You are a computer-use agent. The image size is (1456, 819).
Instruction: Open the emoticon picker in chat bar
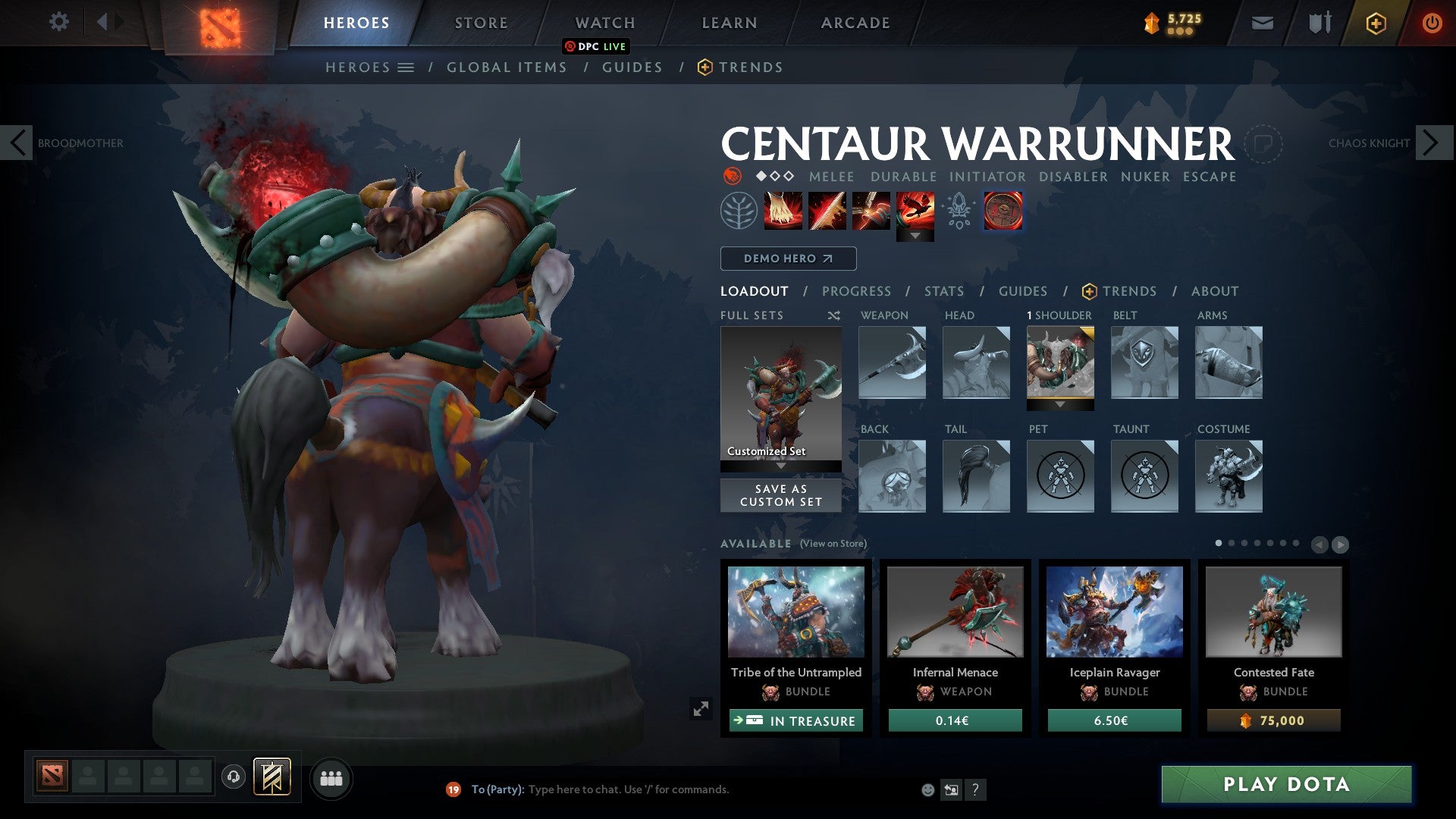click(x=929, y=789)
